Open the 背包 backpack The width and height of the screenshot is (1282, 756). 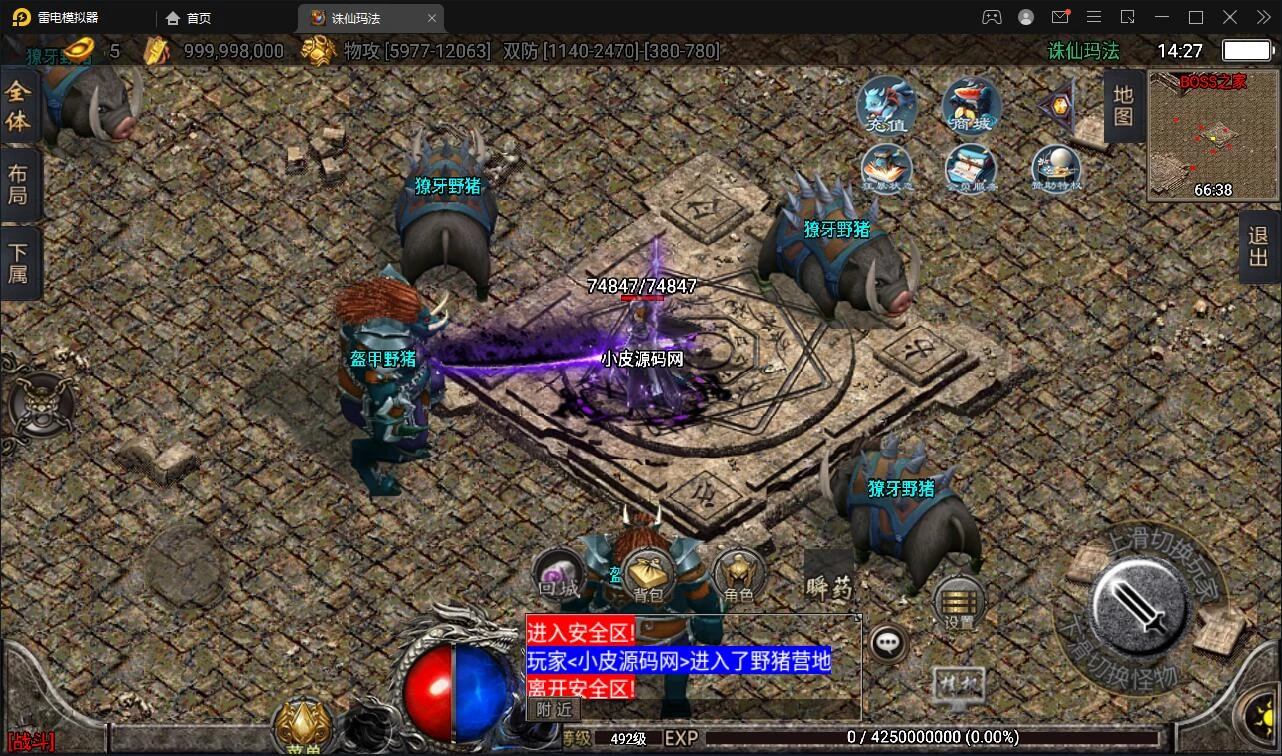(648, 577)
